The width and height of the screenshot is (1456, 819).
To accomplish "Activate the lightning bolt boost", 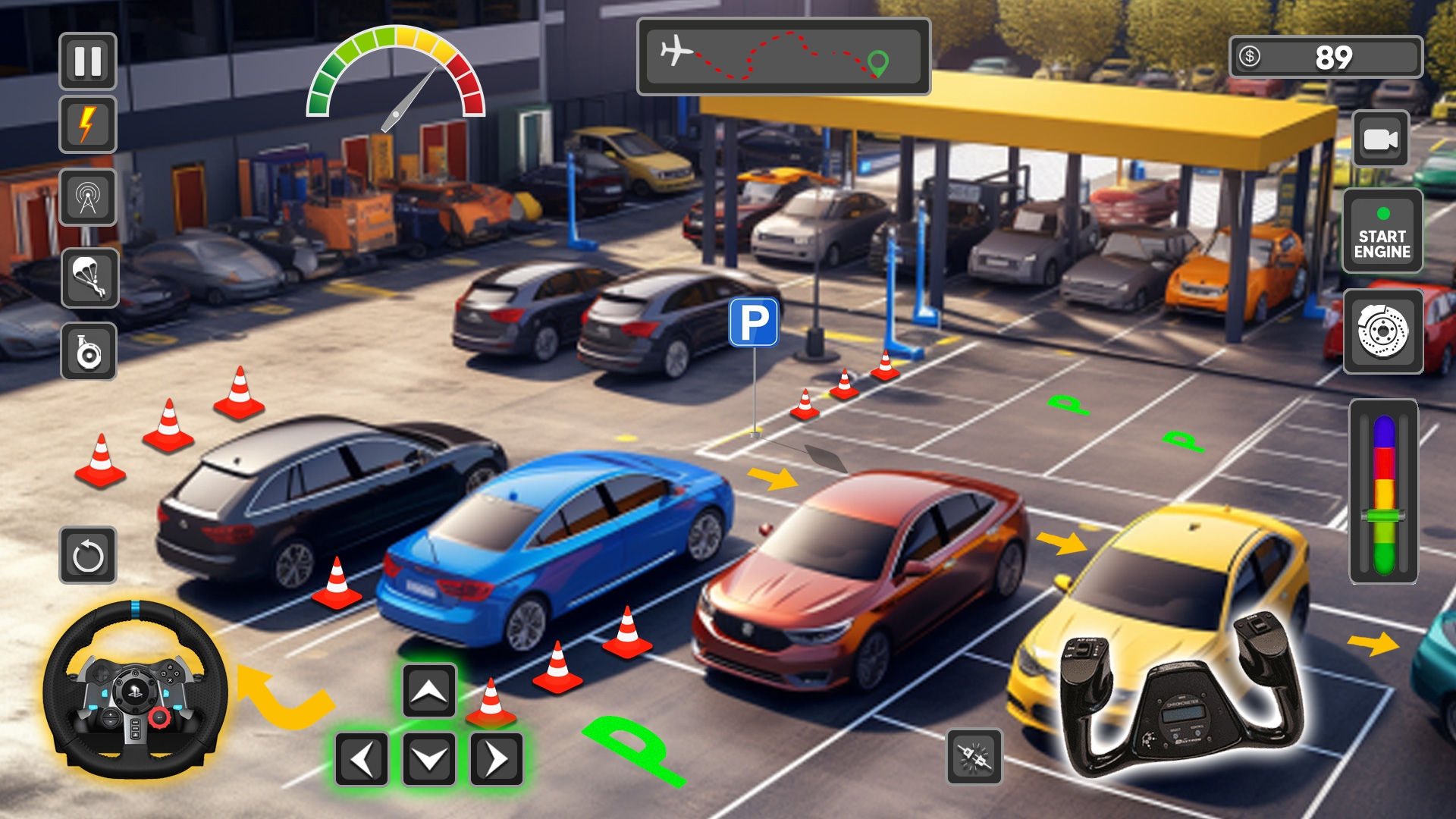I will pos(88,124).
